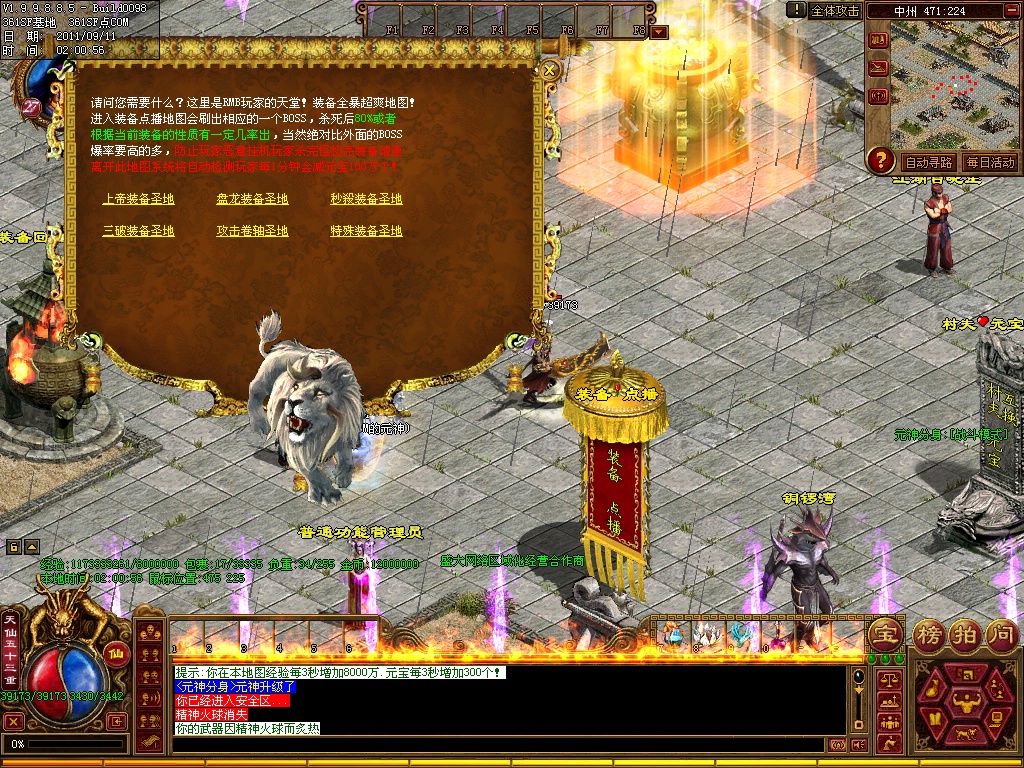Open the 拍 auction button

click(964, 634)
